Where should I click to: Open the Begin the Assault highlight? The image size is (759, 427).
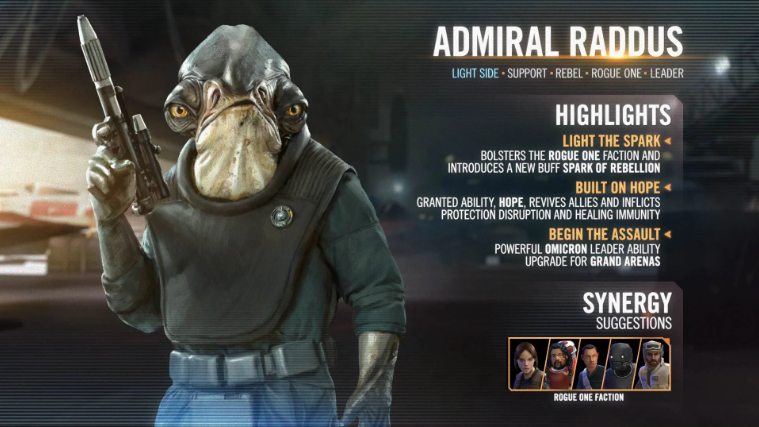pyautogui.click(x=607, y=234)
